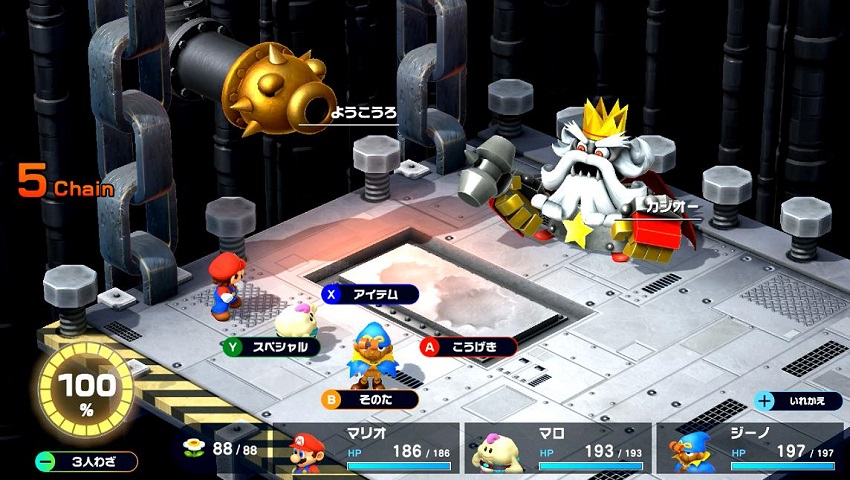Image resolution: width=850 pixels, height=480 pixels.
Task: Select マロ's party status panel
Action: click(x=558, y=447)
